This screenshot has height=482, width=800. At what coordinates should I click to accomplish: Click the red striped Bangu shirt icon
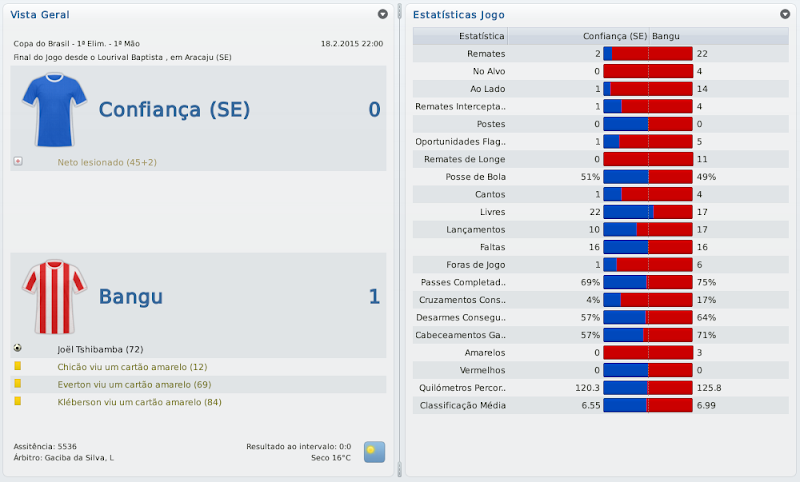[x=48, y=296]
